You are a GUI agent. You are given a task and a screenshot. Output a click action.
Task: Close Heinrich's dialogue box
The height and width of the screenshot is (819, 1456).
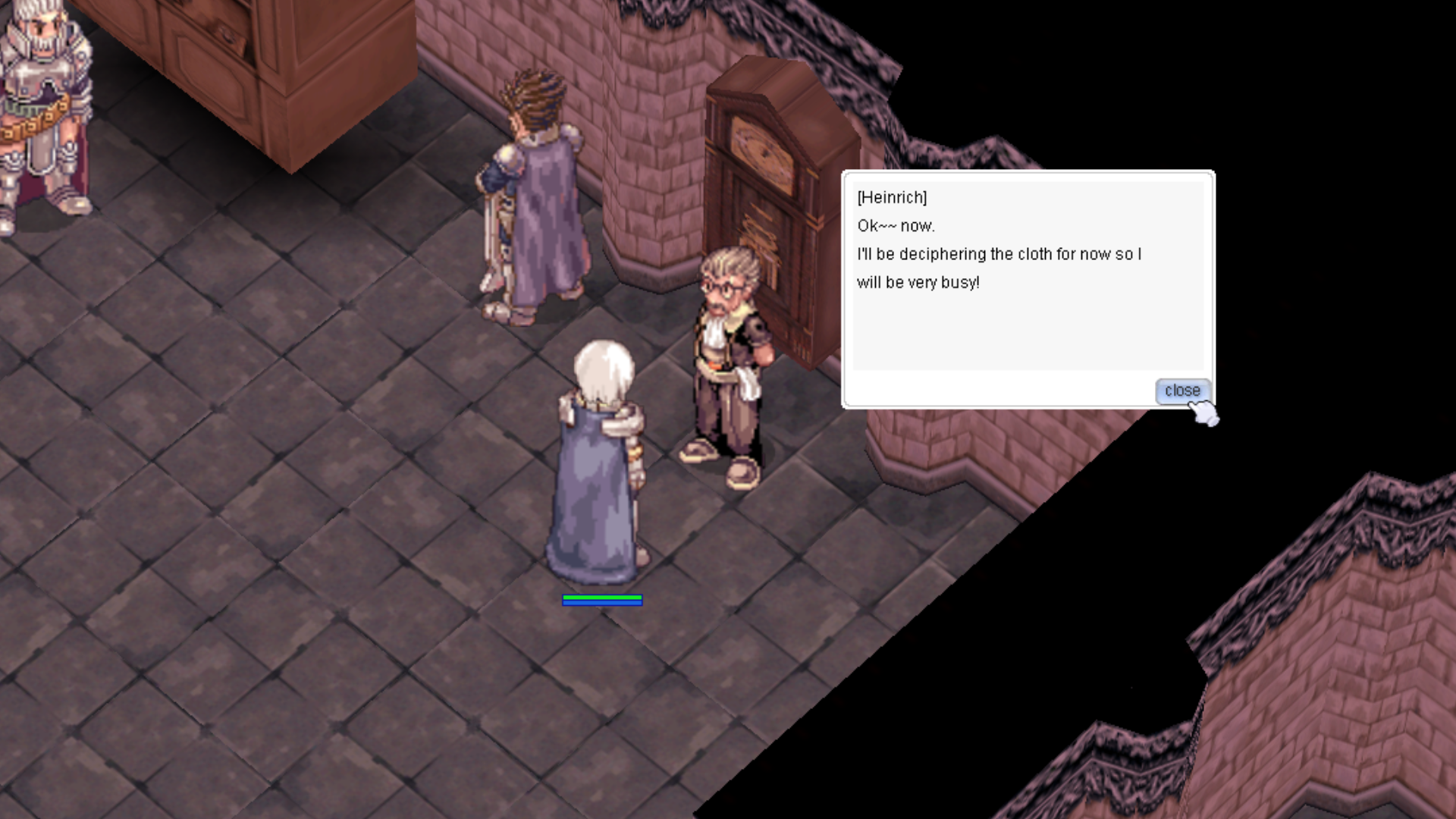point(1181,391)
